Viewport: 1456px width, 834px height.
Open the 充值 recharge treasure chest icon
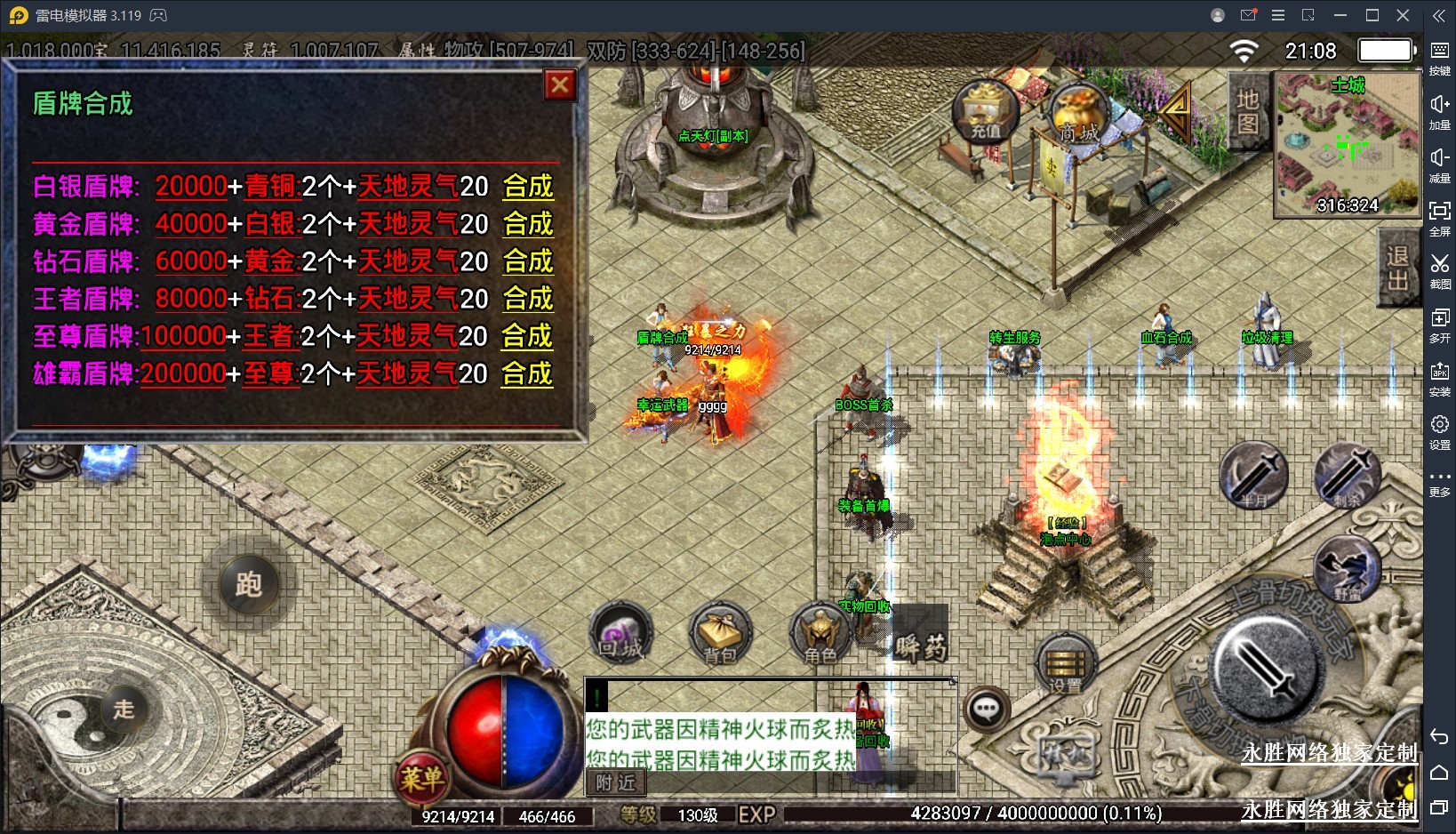point(985,111)
